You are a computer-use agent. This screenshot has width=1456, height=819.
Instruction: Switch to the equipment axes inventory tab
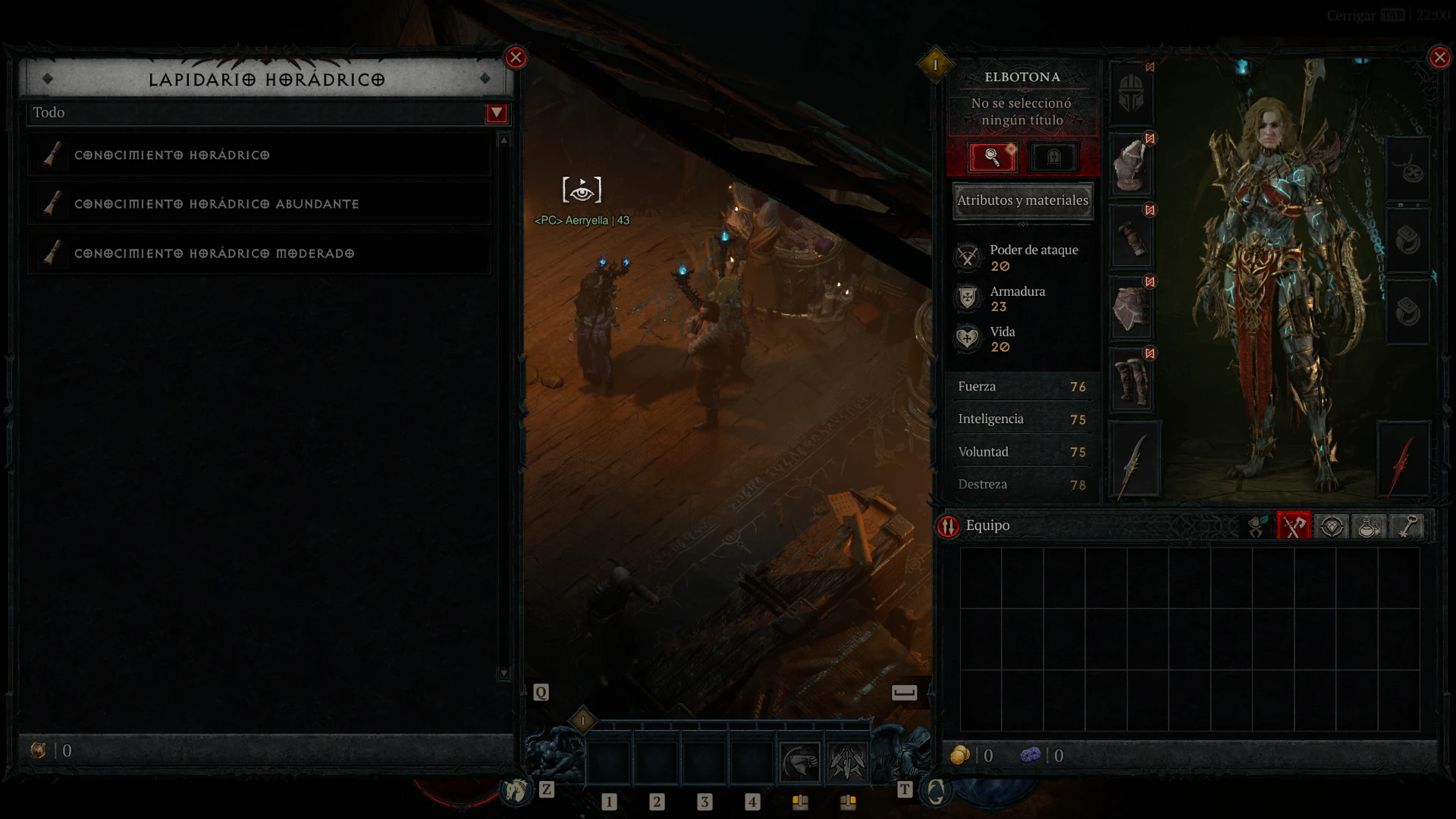(1294, 526)
